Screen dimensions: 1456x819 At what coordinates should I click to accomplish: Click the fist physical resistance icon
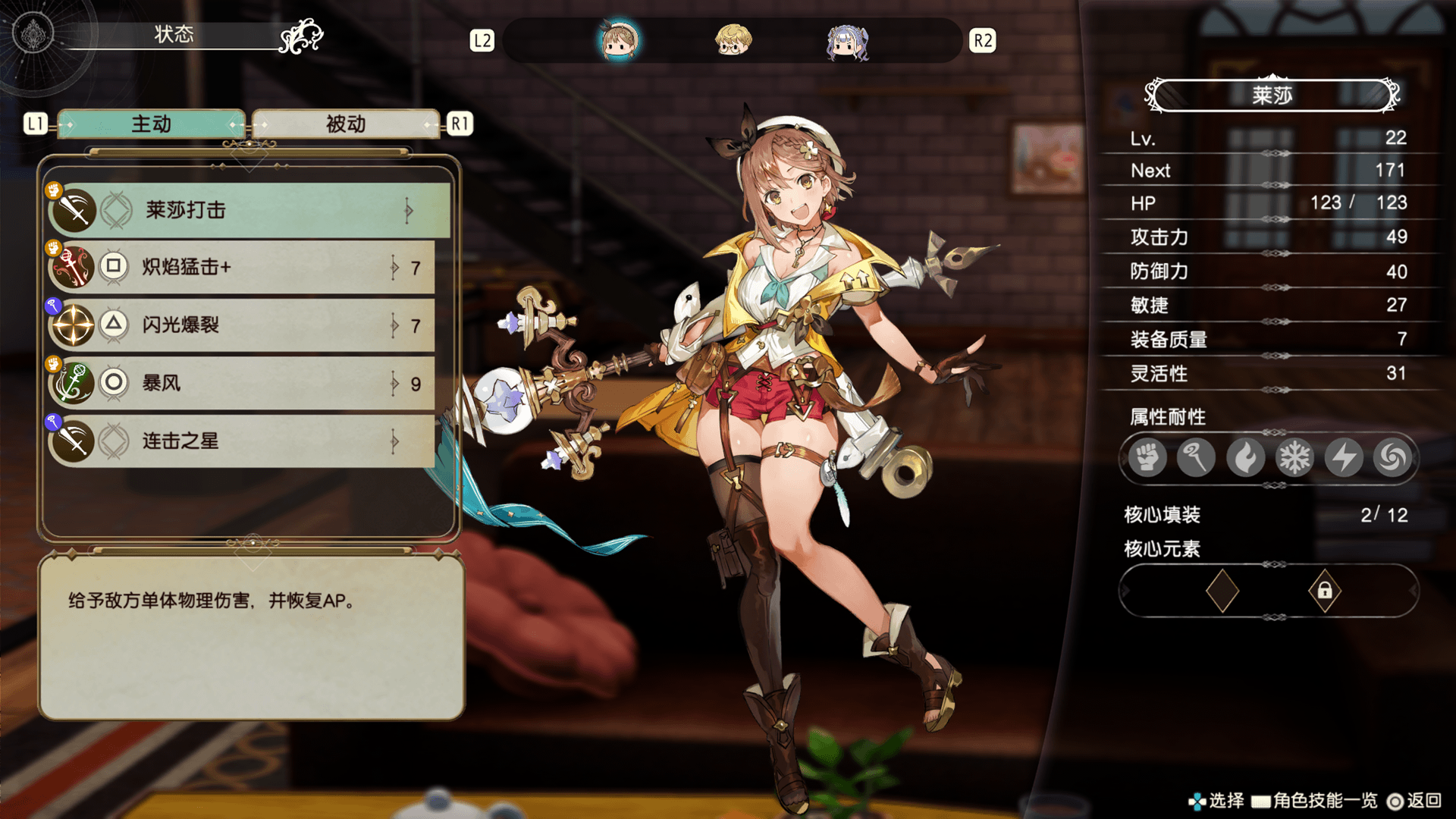coord(1147,458)
